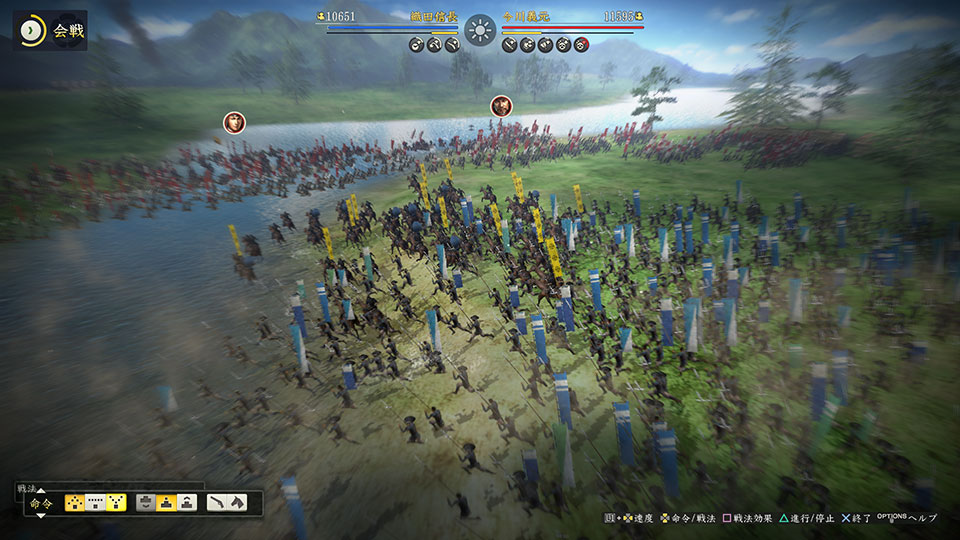Choose the flat line formation icon

pyautogui.click(x=96, y=503)
